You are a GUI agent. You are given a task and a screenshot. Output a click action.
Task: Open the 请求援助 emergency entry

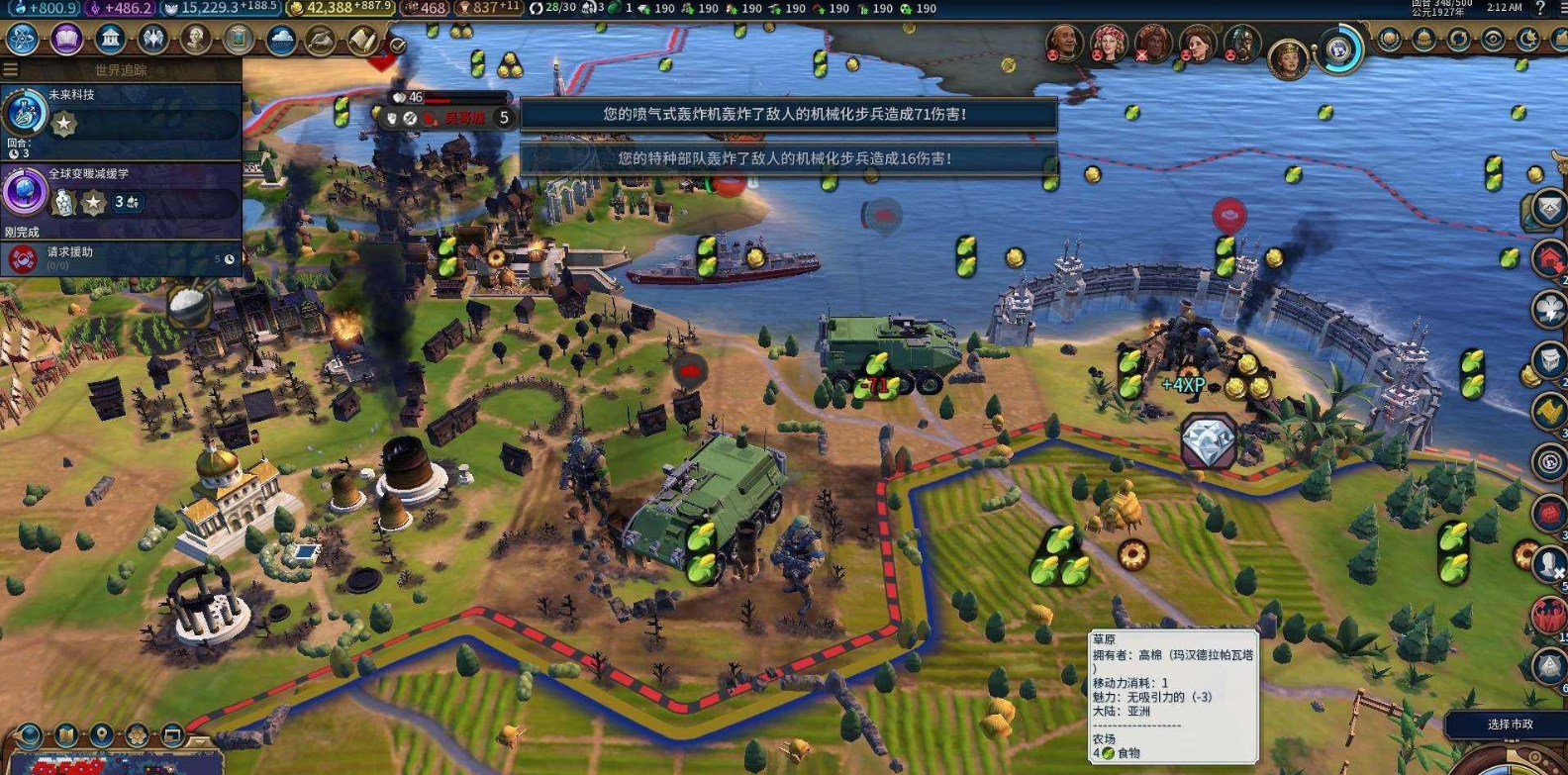coord(121,258)
